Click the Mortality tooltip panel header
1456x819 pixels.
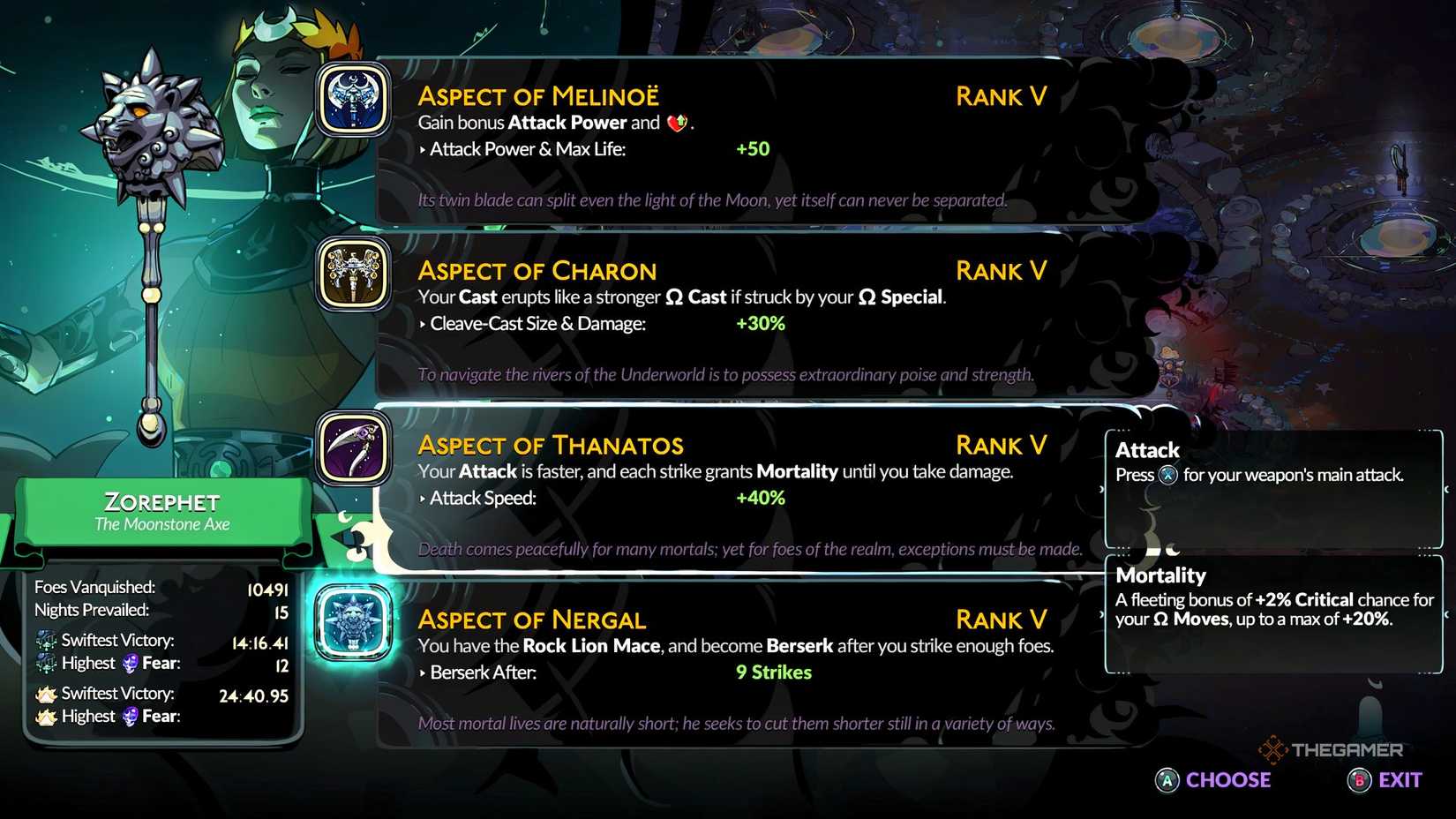point(1160,575)
